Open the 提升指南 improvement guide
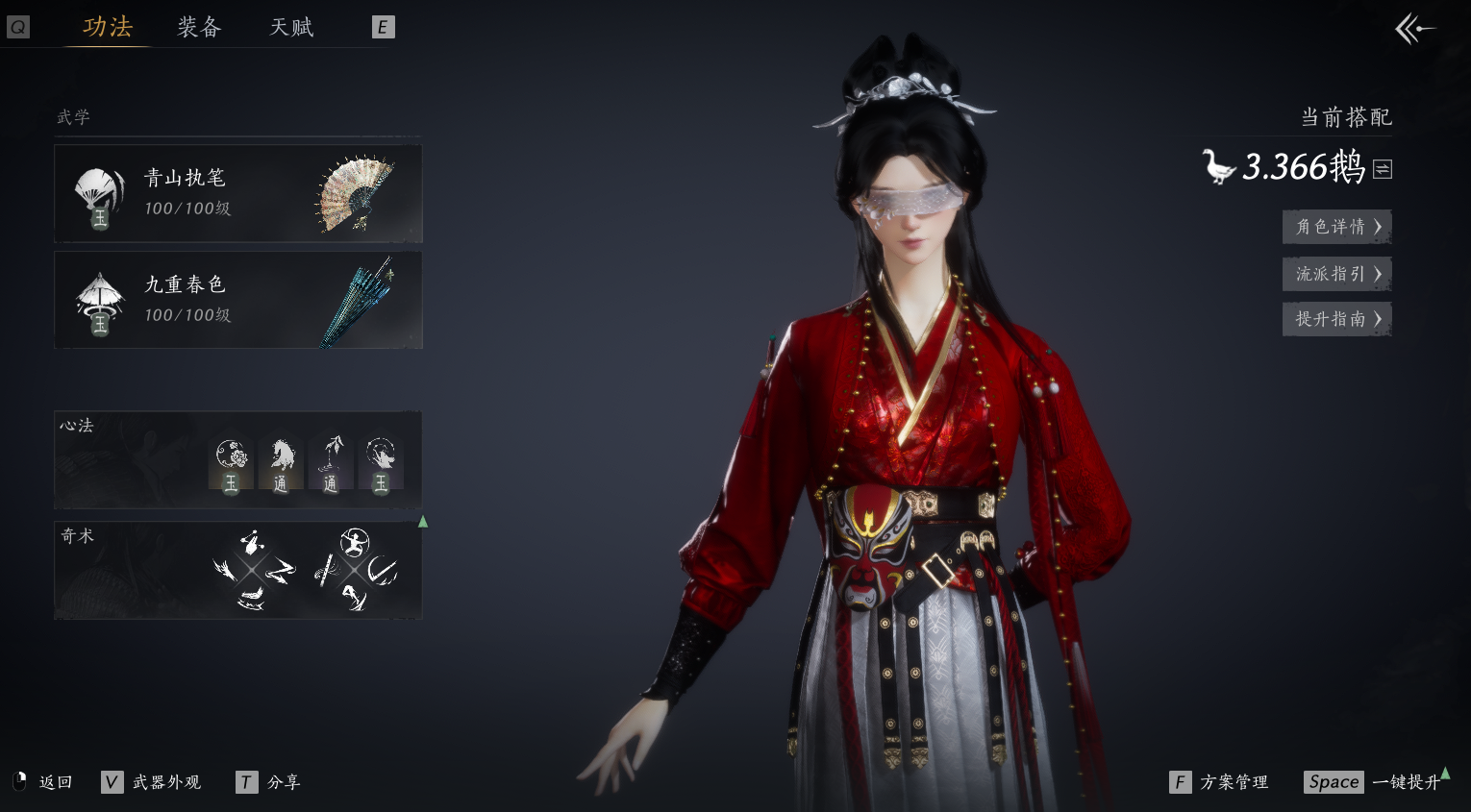This screenshot has height=812, width=1471. (1336, 319)
